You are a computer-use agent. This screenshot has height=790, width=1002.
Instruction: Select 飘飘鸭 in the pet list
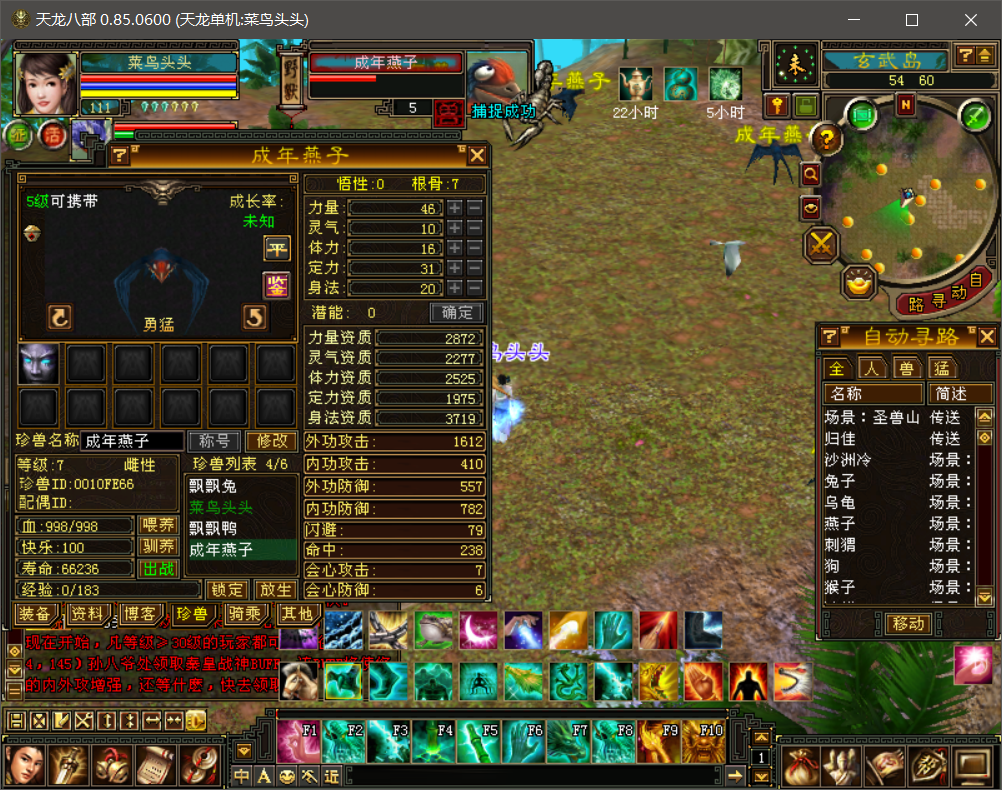click(213, 528)
